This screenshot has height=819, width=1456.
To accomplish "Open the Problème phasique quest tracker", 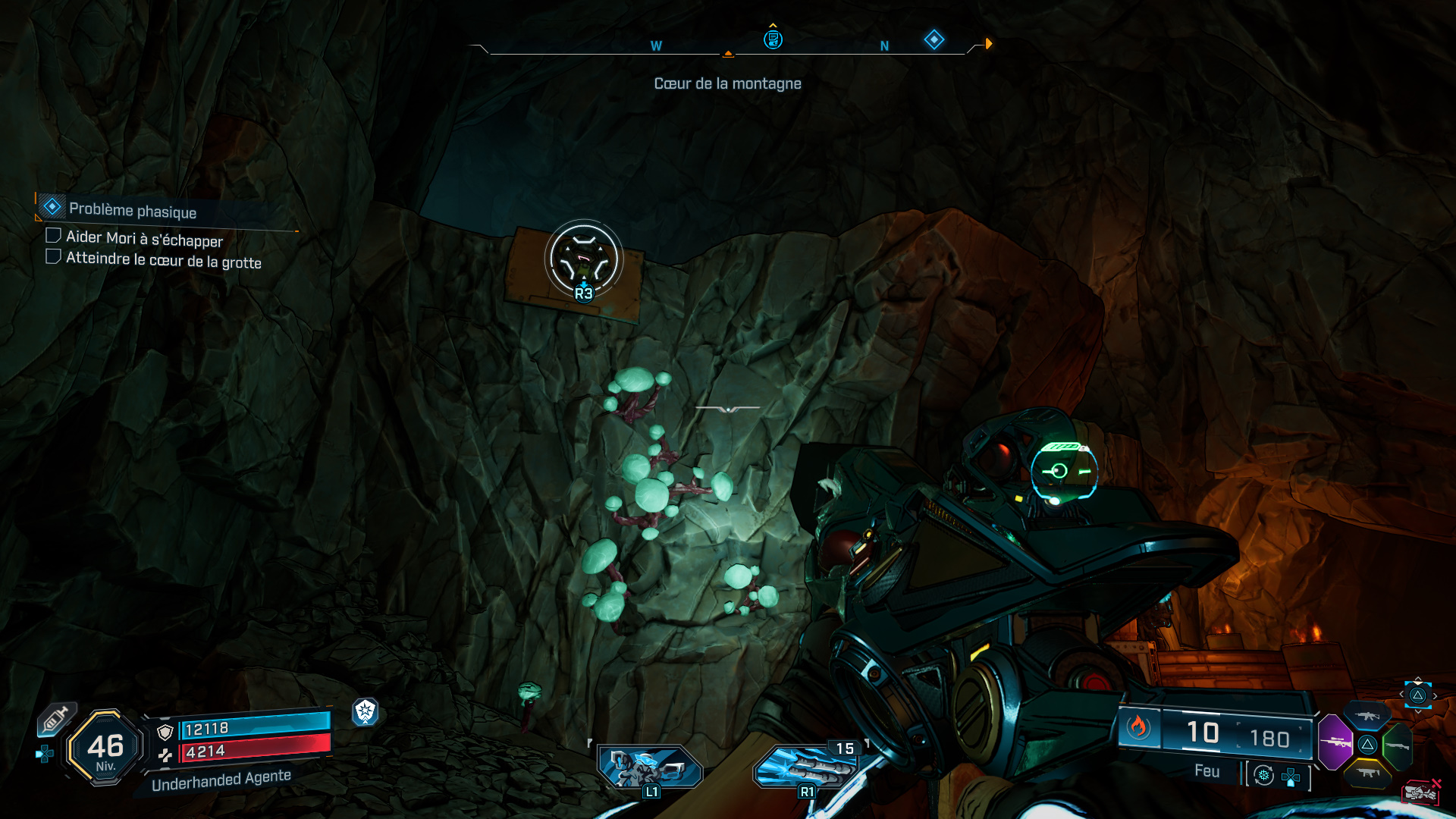I will coord(133,210).
